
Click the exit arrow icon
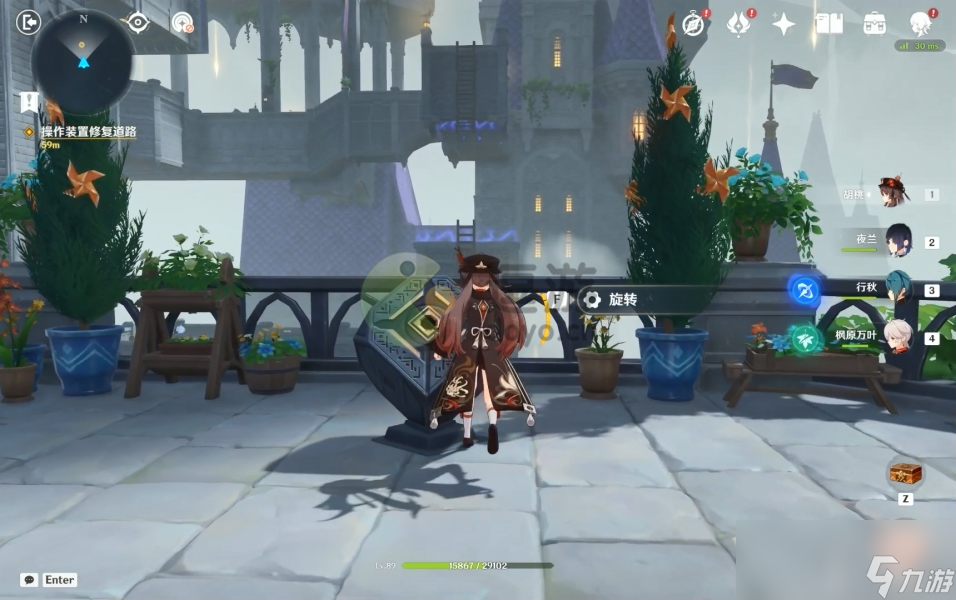tap(29, 21)
